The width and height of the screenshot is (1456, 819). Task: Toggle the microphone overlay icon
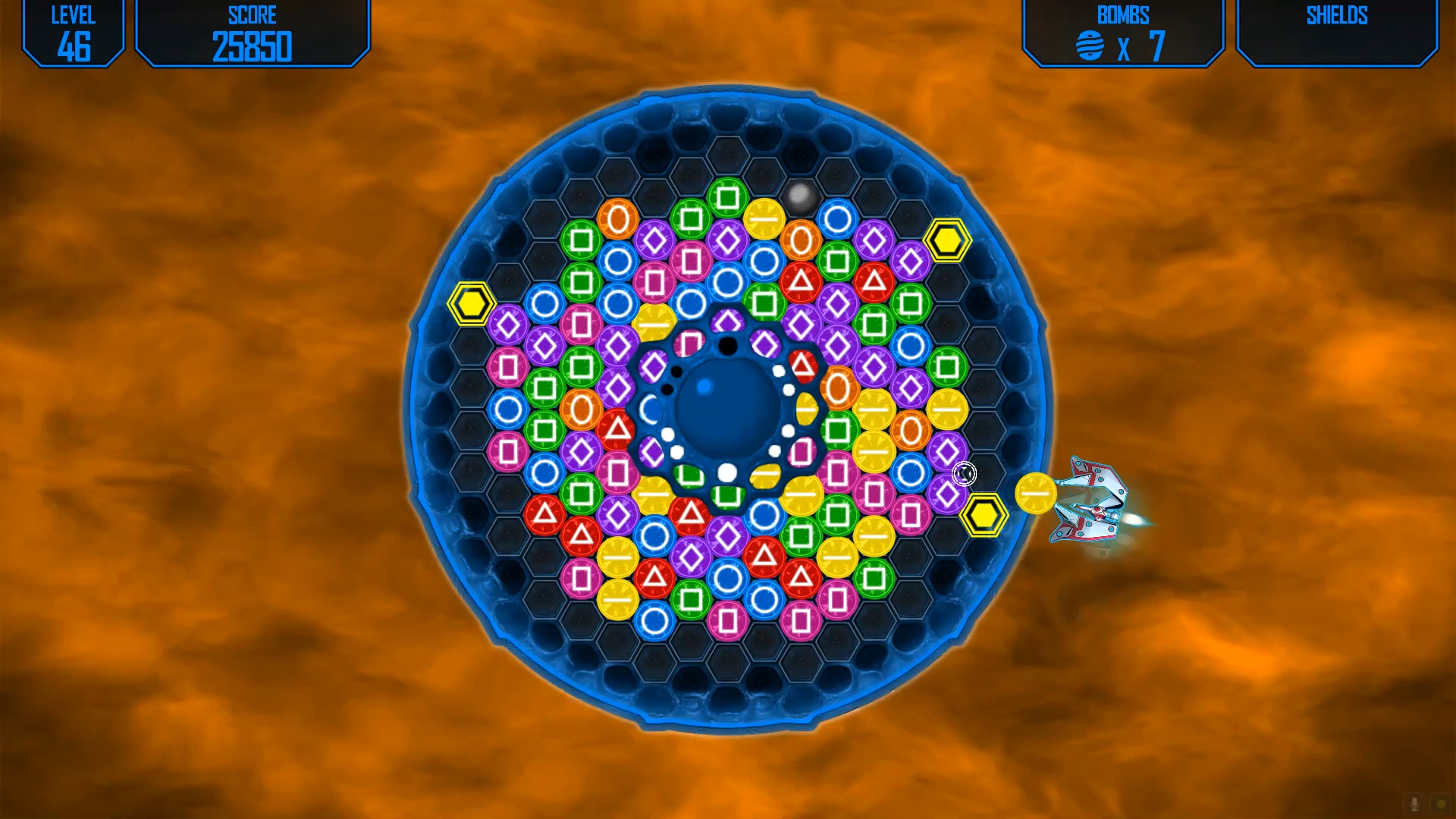[x=1414, y=804]
